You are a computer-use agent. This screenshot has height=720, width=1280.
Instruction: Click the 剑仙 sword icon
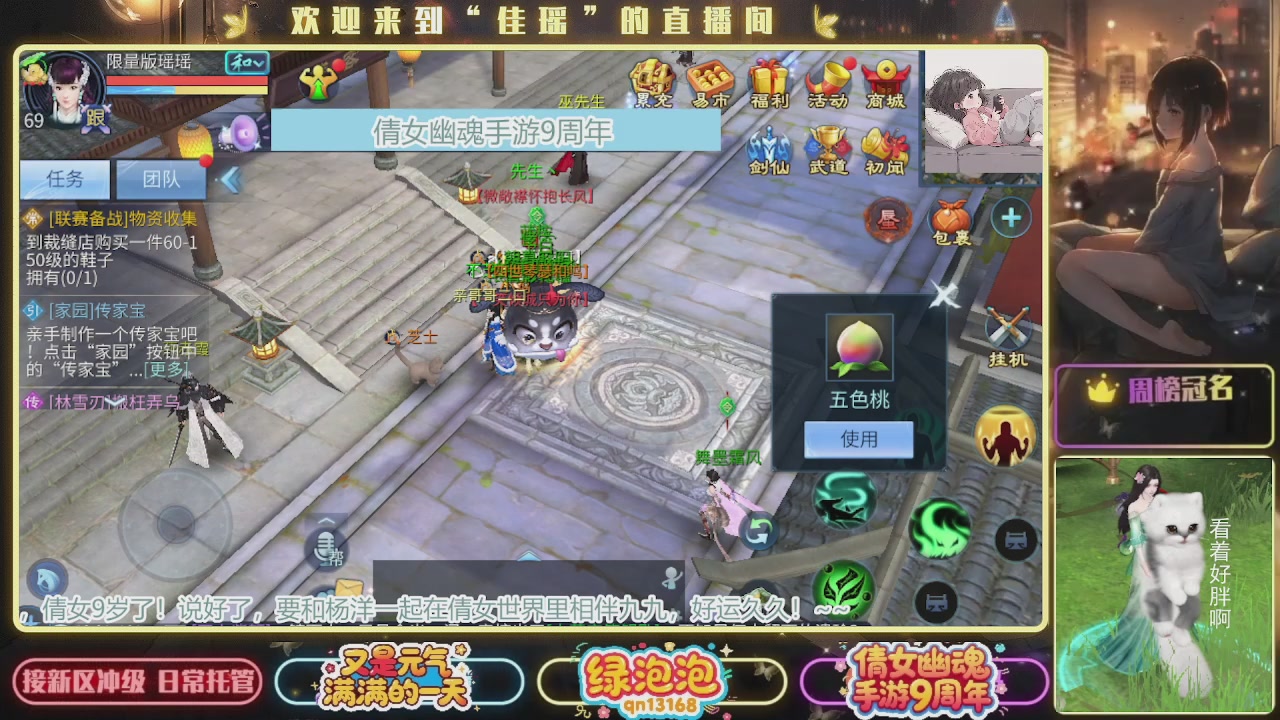tap(769, 145)
